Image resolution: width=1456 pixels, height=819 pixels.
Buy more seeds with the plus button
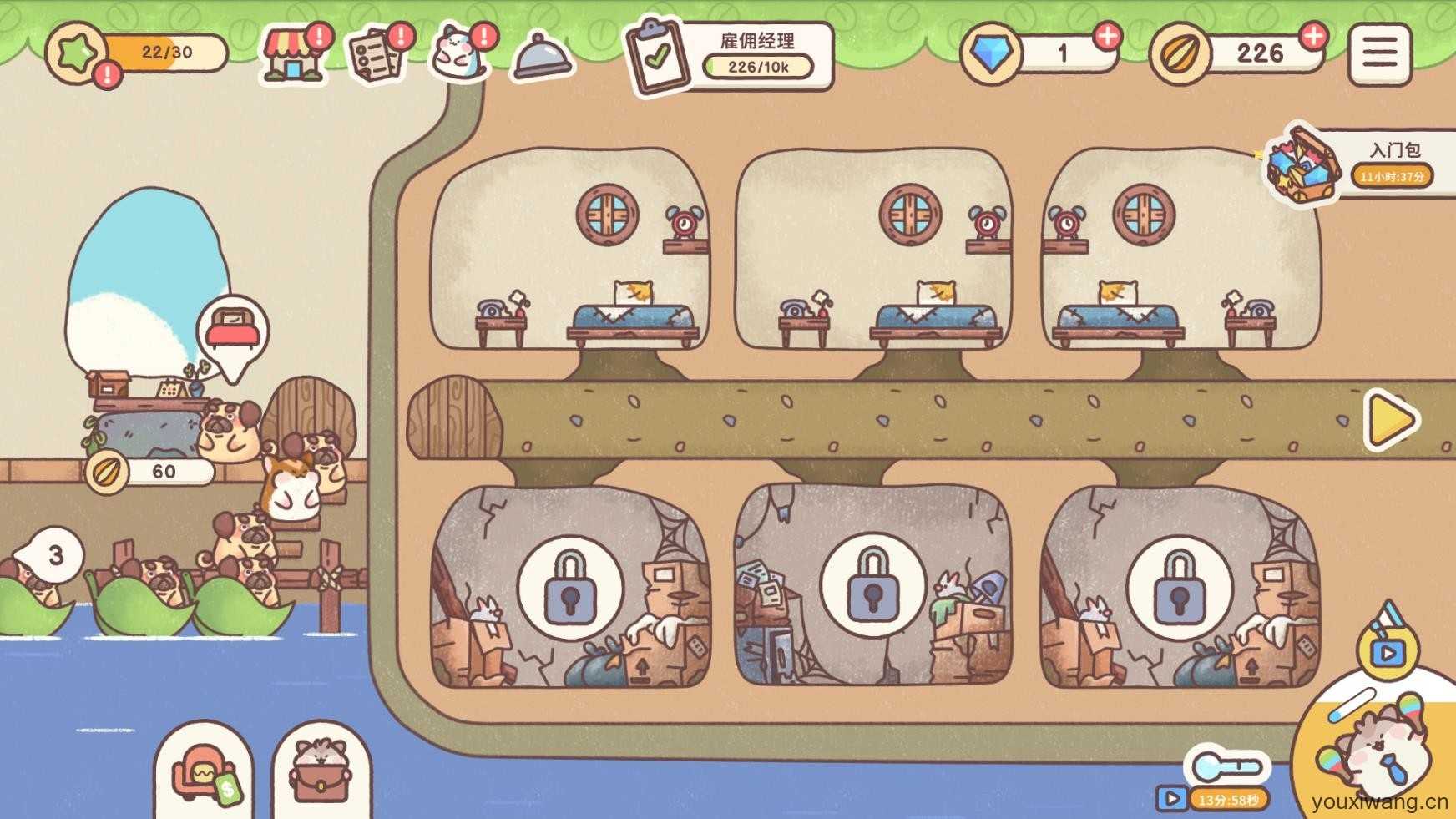pos(1313,36)
